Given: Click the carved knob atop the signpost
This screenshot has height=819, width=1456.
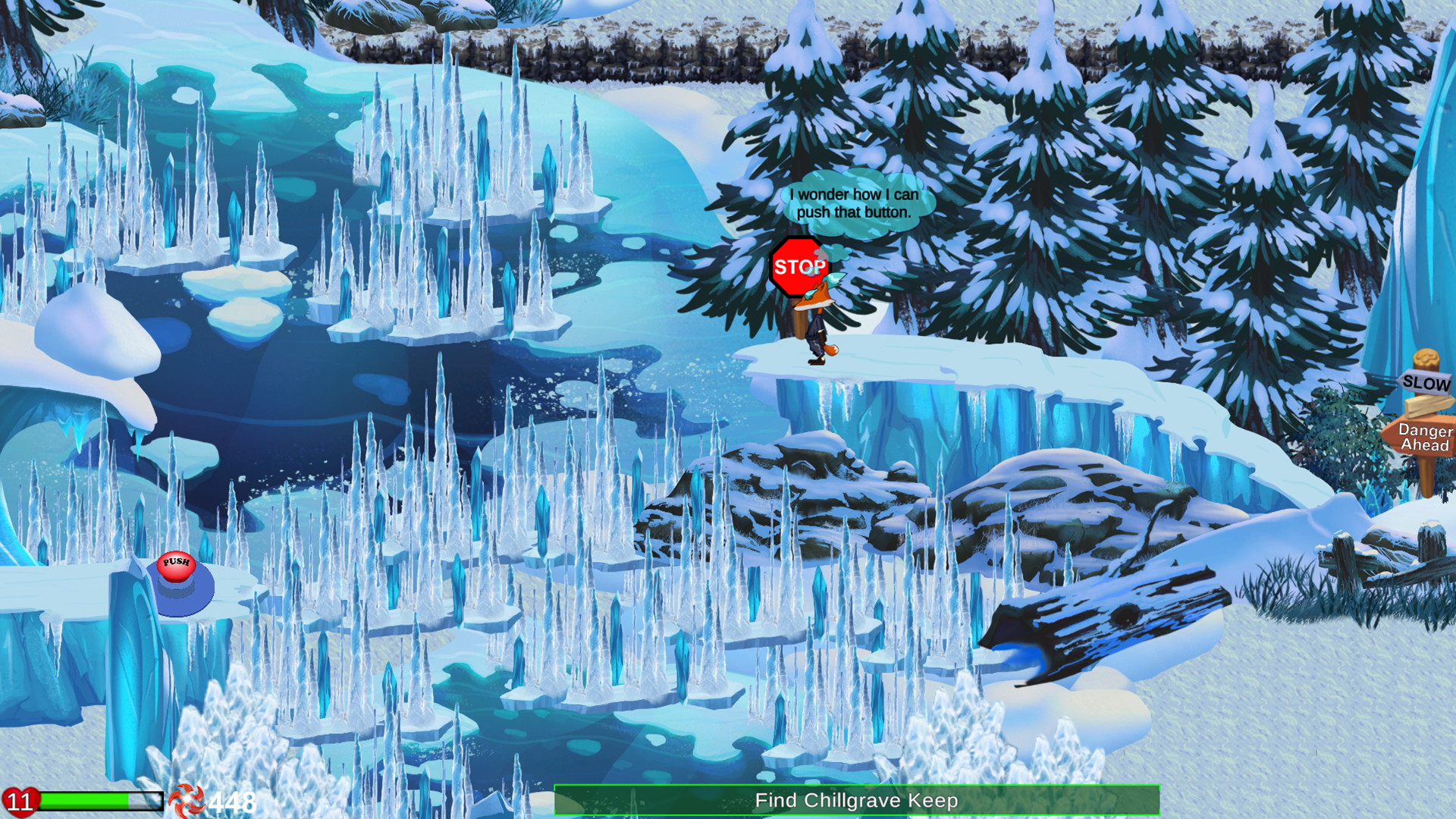Looking at the screenshot, I should click(x=1425, y=357).
